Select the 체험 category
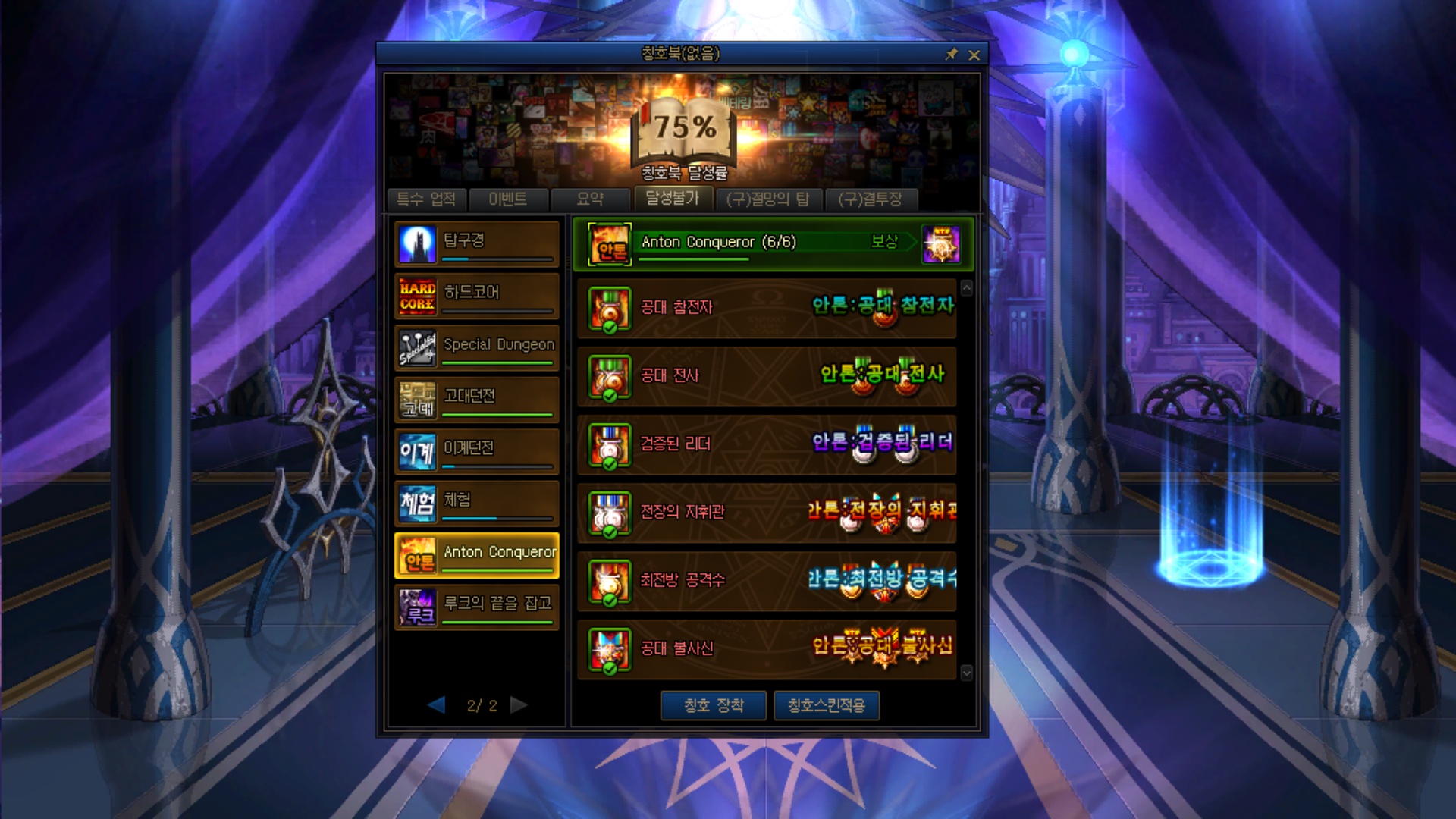 click(477, 503)
